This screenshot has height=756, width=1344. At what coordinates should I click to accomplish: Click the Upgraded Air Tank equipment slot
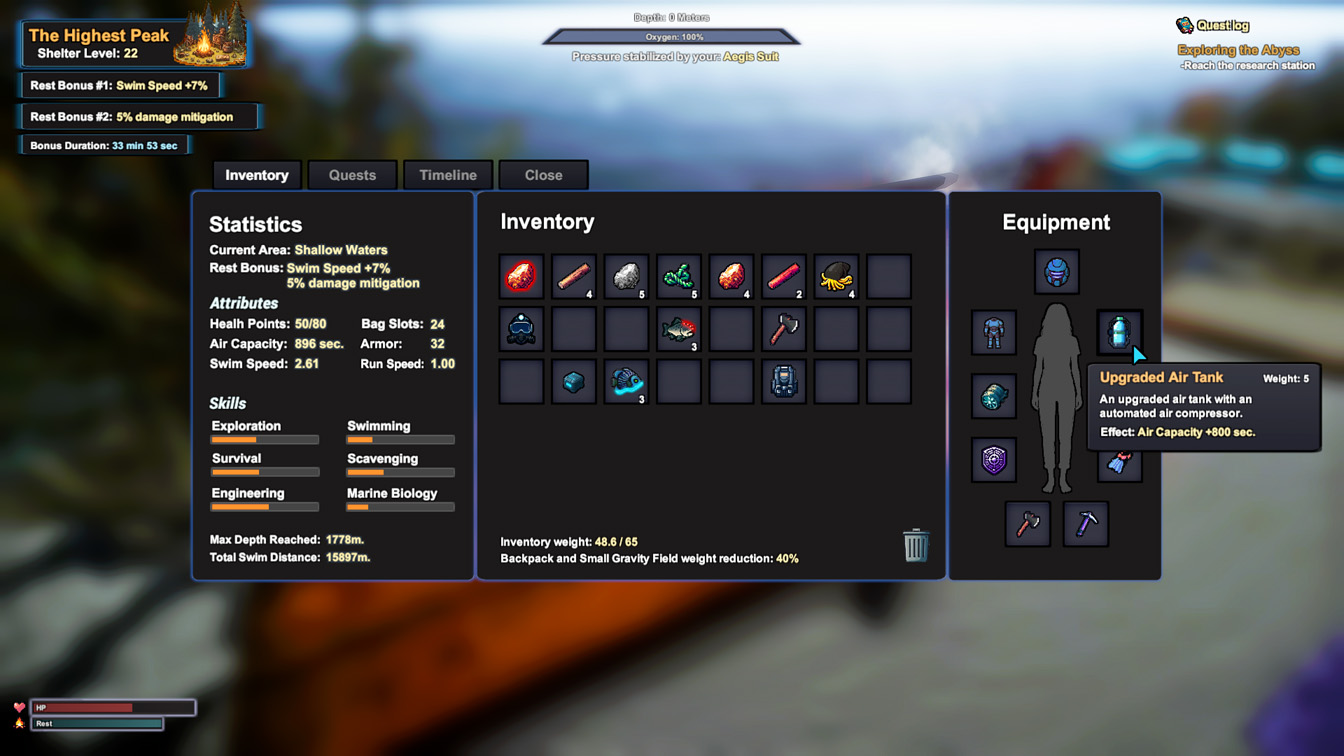coord(1119,332)
